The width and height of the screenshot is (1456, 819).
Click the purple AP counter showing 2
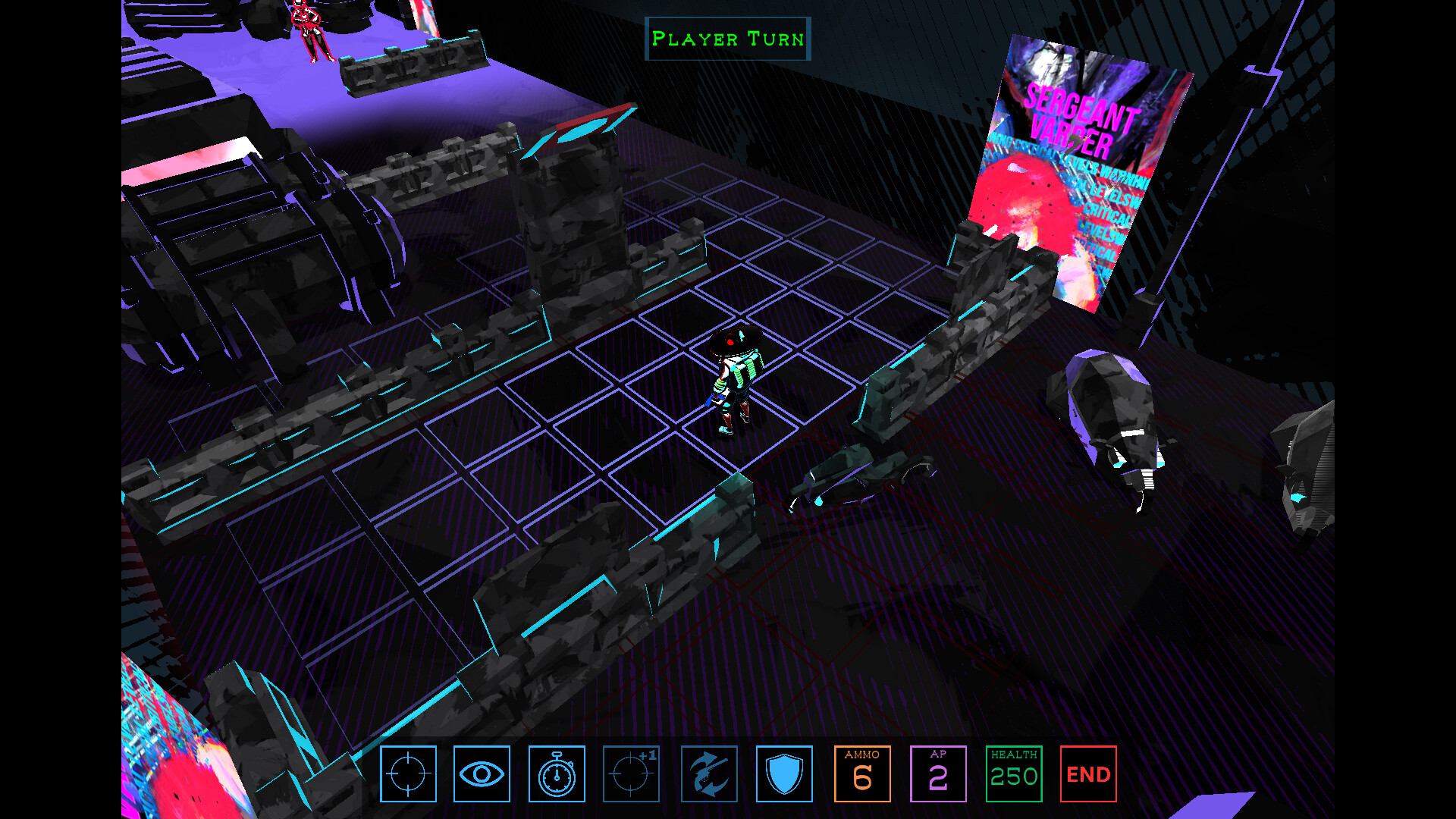938,773
